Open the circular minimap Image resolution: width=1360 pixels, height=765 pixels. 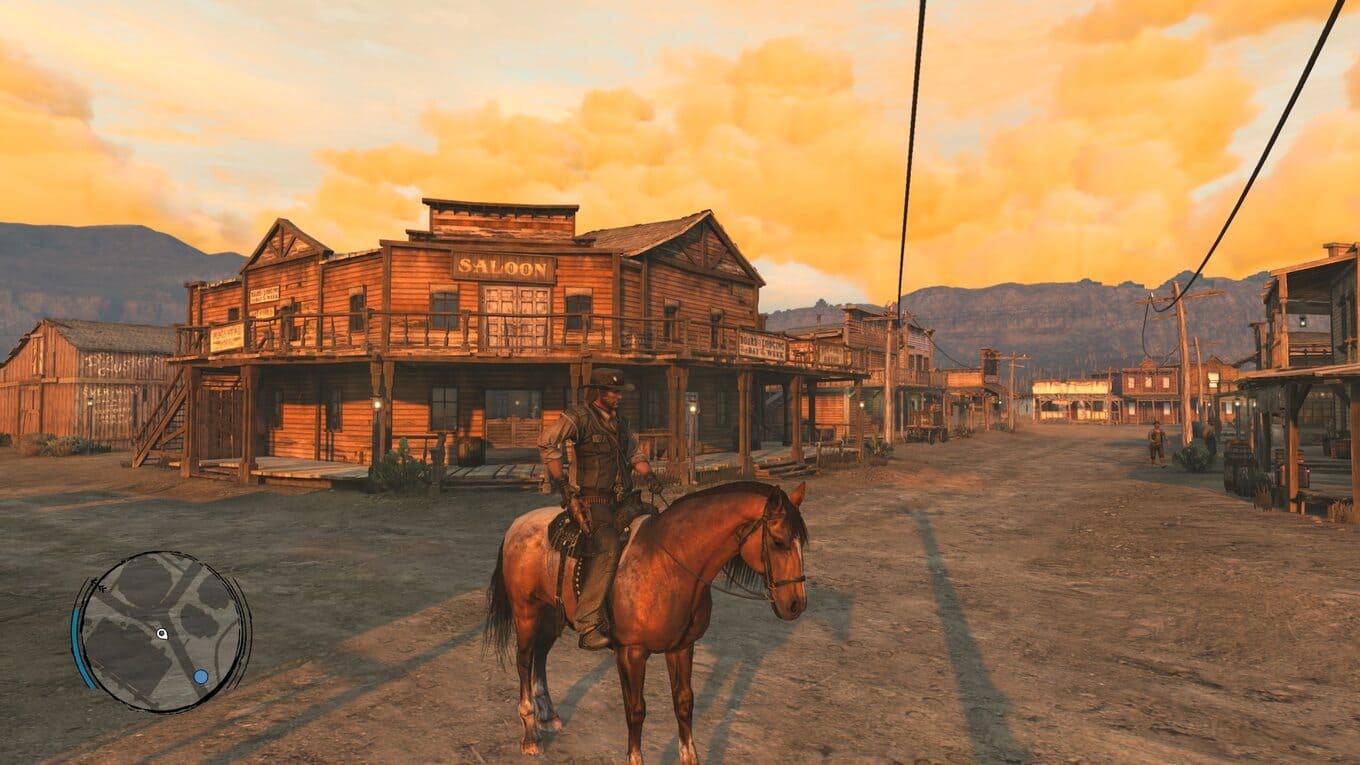162,632
